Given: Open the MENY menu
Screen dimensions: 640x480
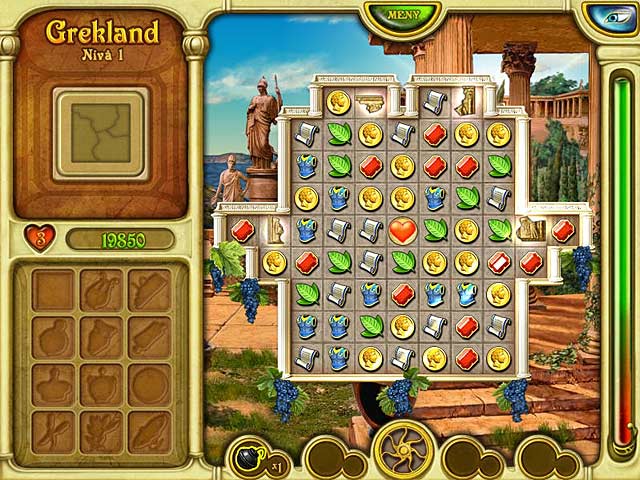Looking at the screenshot, I should [x=403, y=16].
